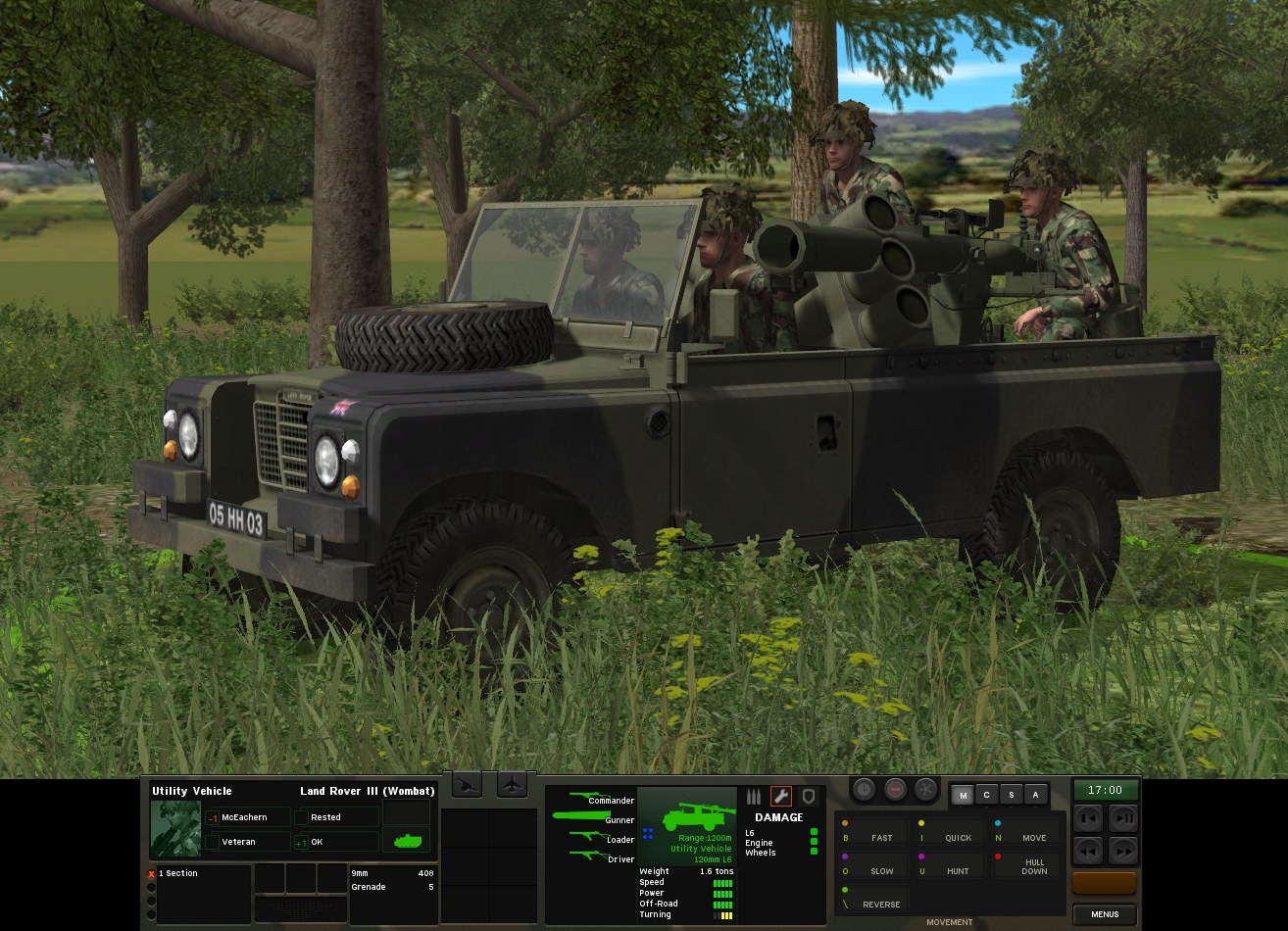The width and height of the screenshot is (1288, 931).
Task: Open the C combat command tab
Action: (987, 796)
